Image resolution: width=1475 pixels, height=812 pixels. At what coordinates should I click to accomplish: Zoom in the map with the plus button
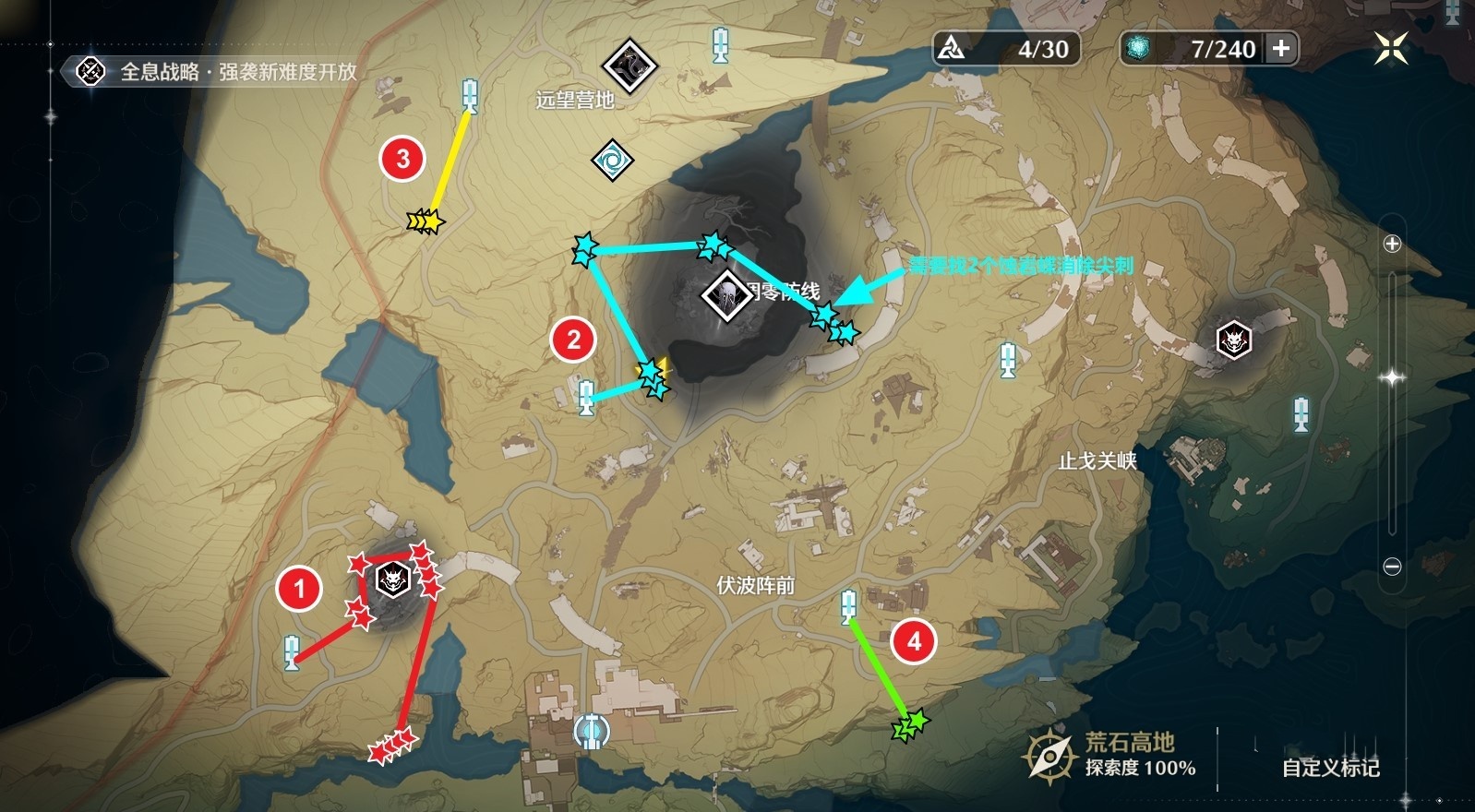point(1392,244)
